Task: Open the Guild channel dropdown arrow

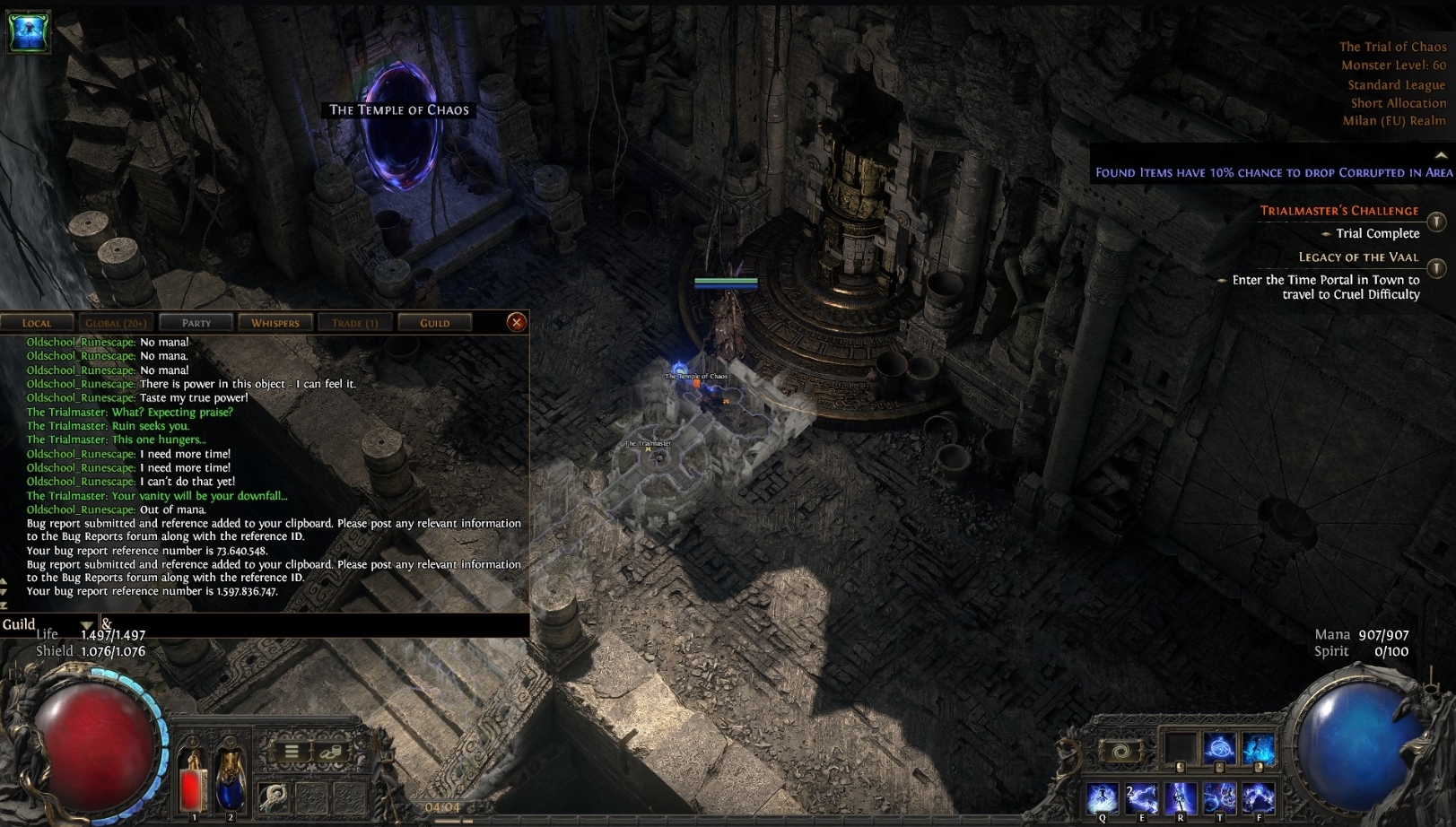Action: coord(86,625)
